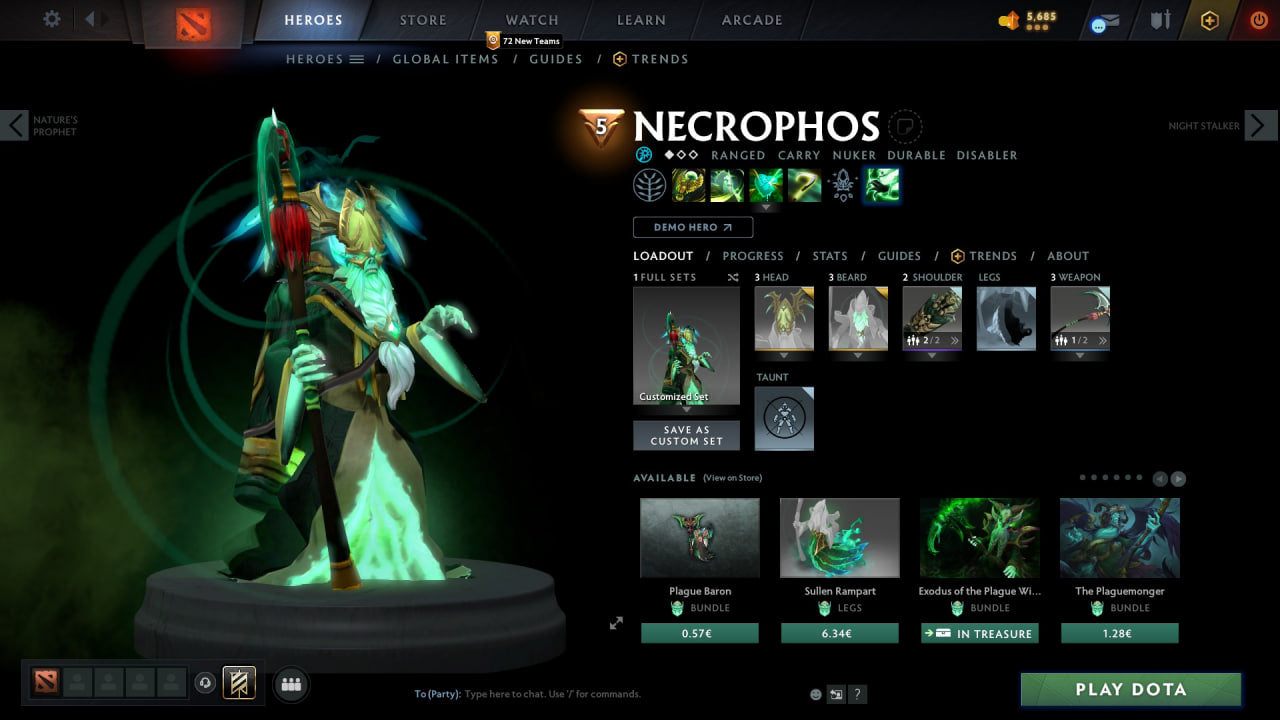Click the power/logout icon
This screenshot has height=720, width=1280.
coord(1257,20)
